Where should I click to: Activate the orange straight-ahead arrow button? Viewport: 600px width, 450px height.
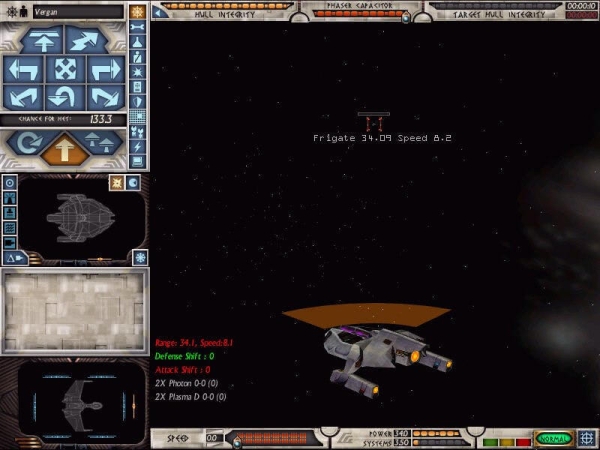61,148
